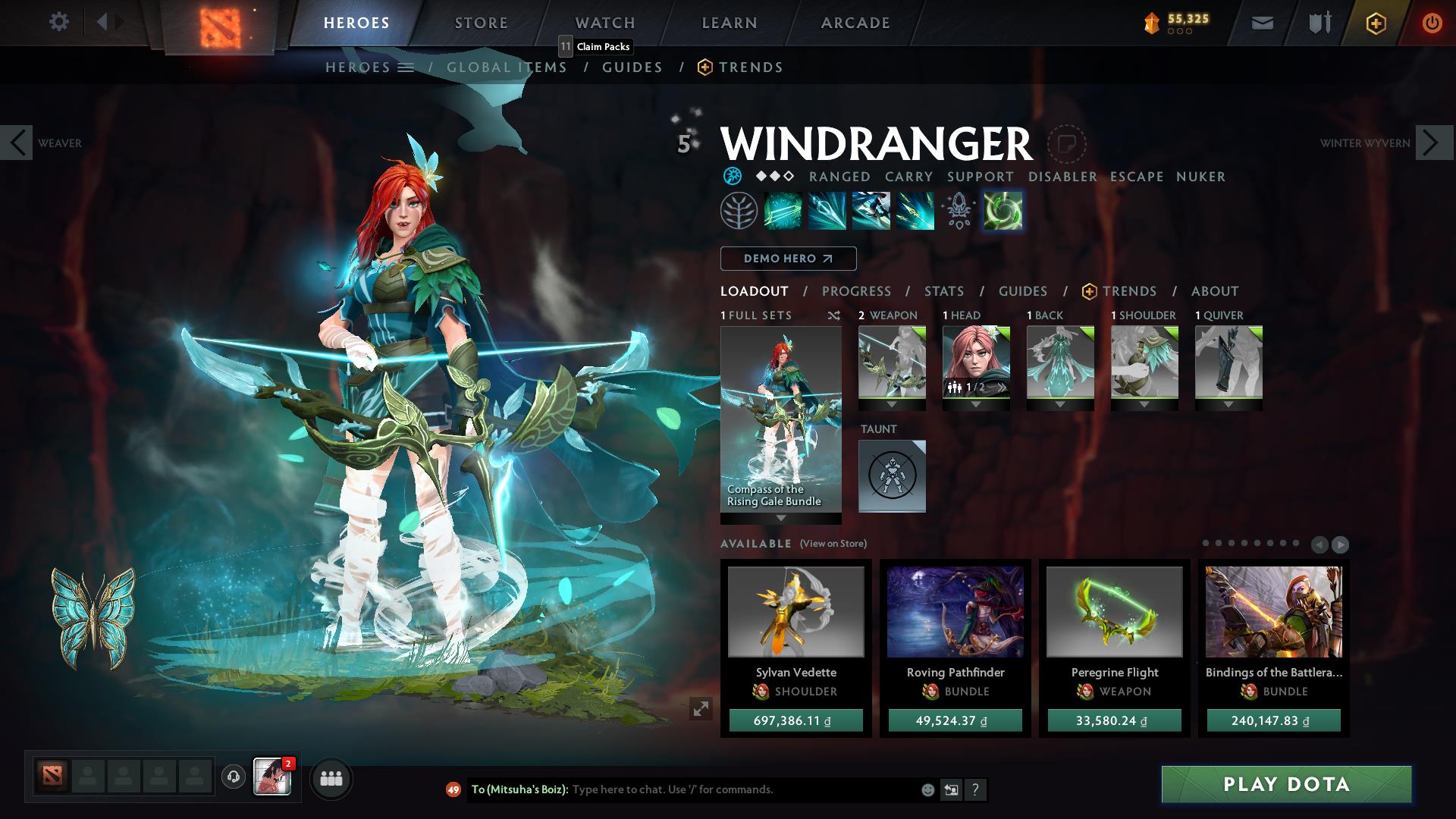Click the View on Store link
Image resolution: width=1456 pixels, height=819 pixels.
click(834, 544)
